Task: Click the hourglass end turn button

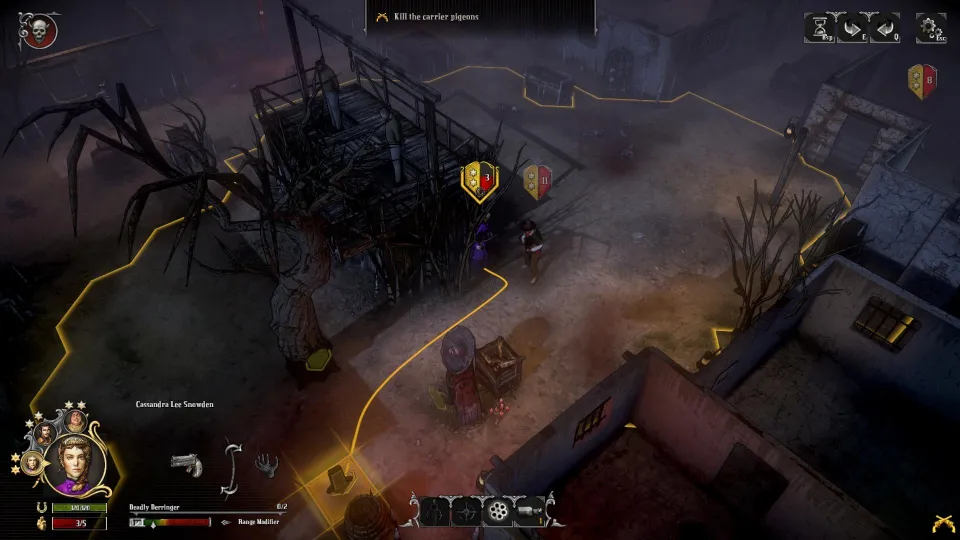Action: (820, 27)
